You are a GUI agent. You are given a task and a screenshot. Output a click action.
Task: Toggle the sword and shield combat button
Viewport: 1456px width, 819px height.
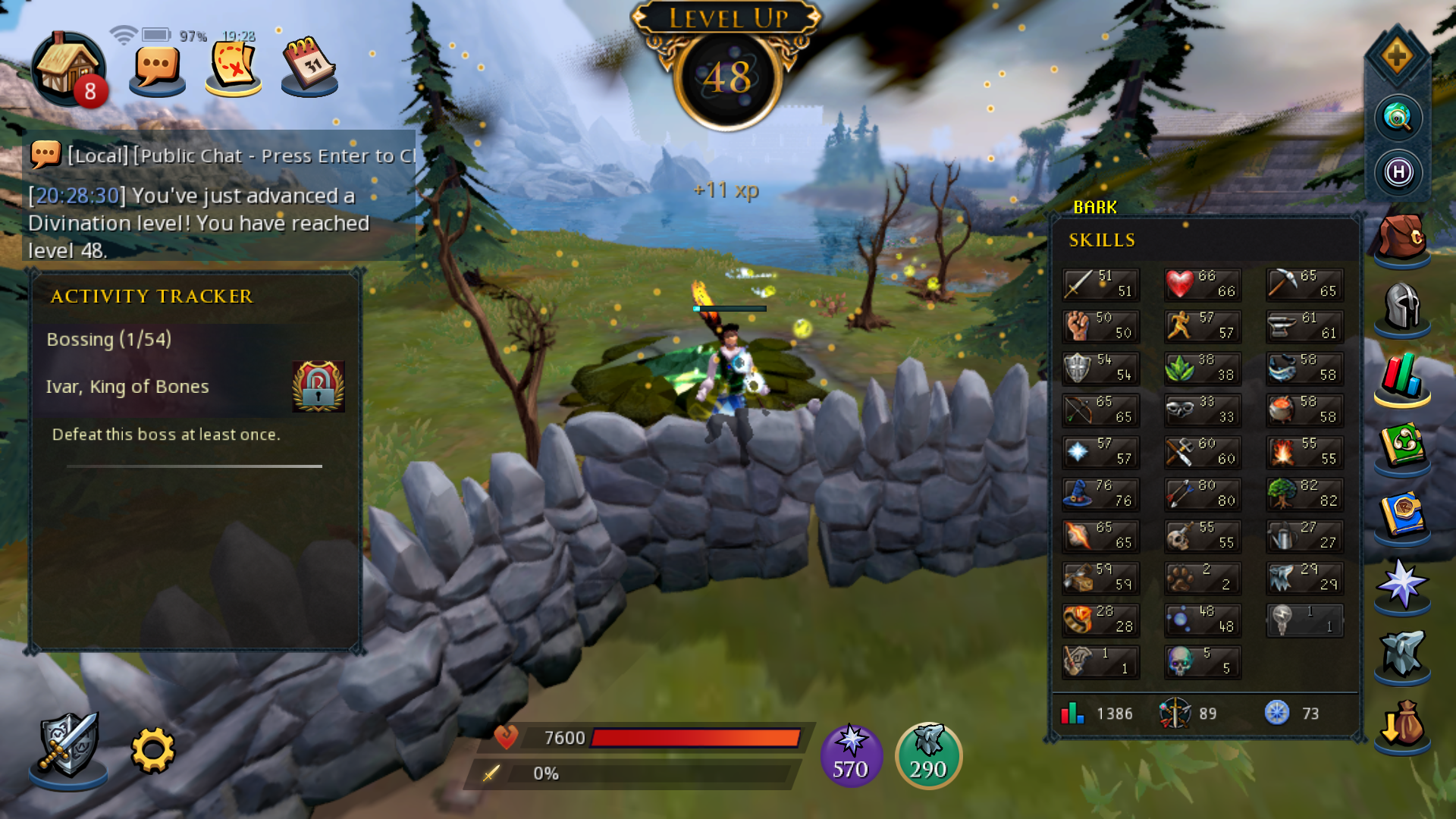[x=68, y=747]
